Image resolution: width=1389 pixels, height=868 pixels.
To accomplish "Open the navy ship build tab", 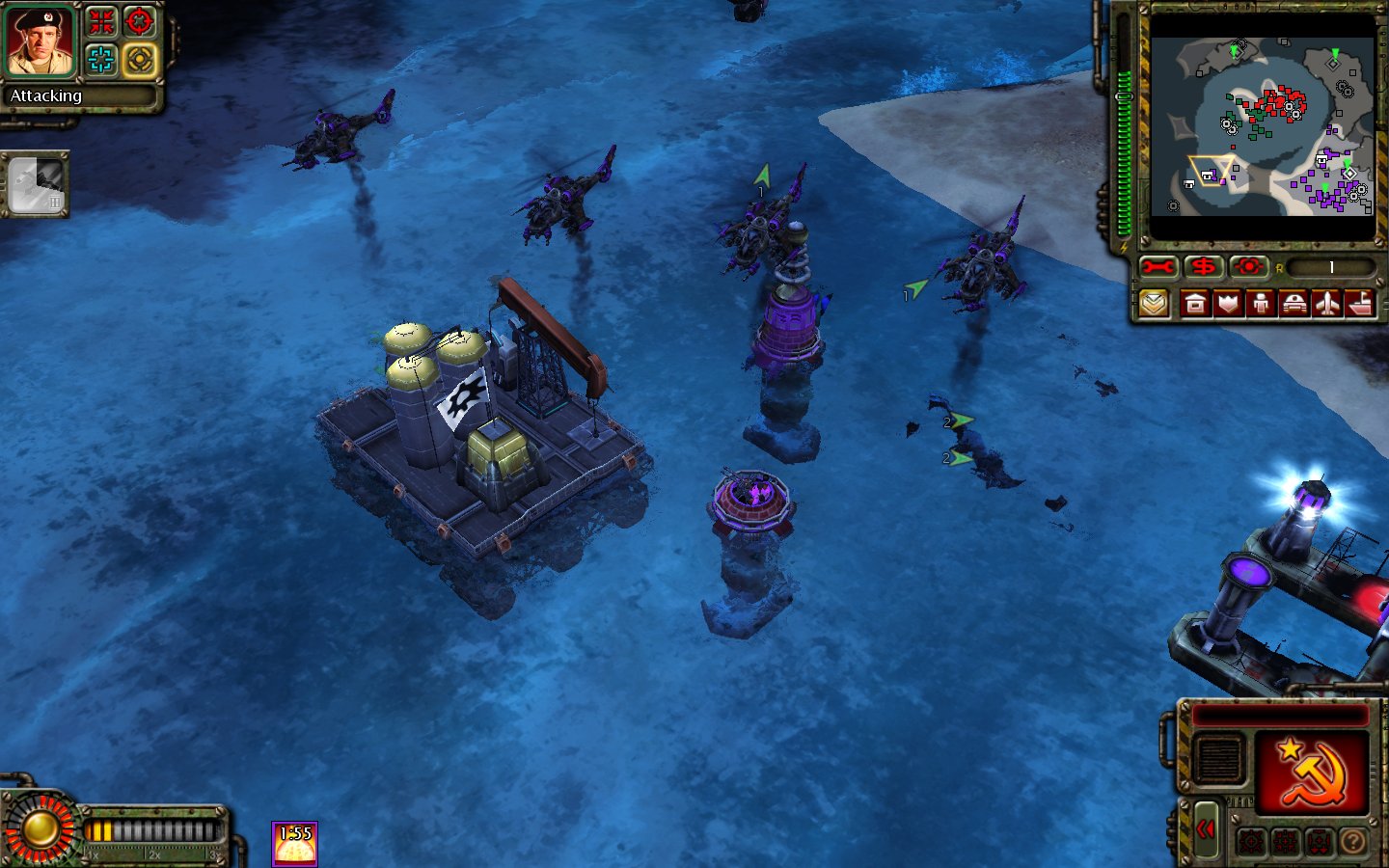I will click(1359, 305).
